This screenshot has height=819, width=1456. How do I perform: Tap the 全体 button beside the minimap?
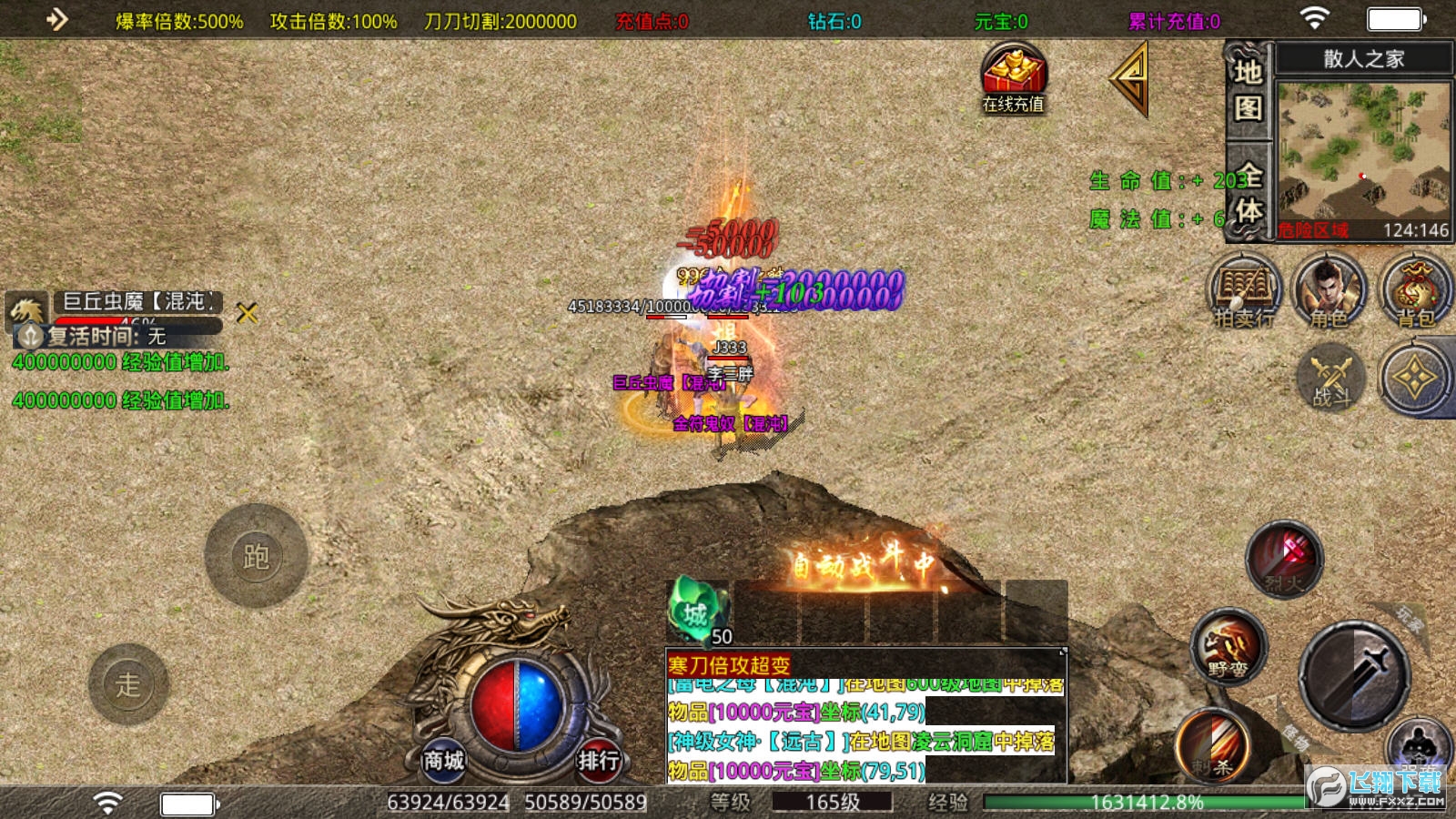1248,193
